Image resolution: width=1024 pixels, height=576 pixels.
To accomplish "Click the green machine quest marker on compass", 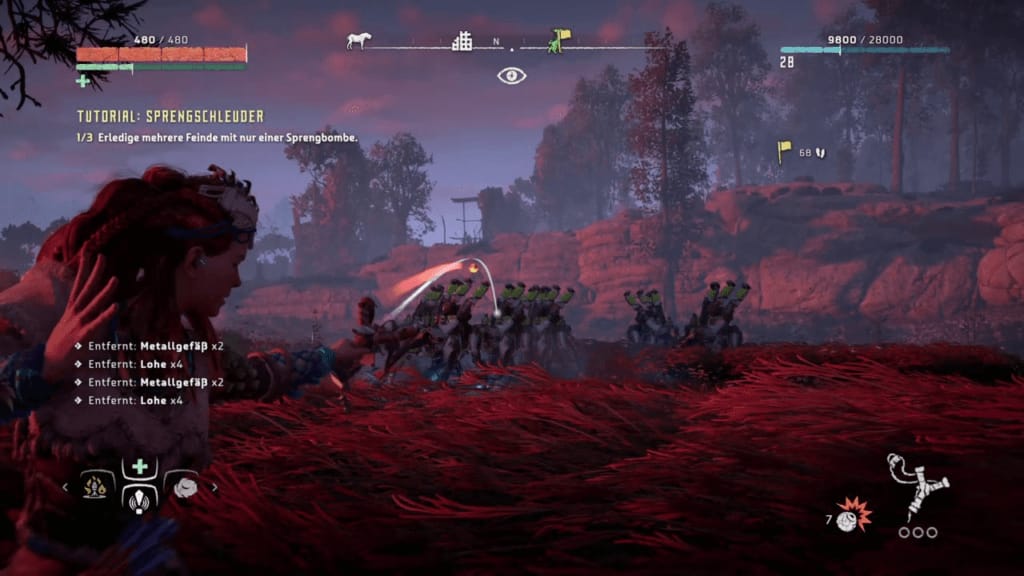I will click(x=558, y=40).
